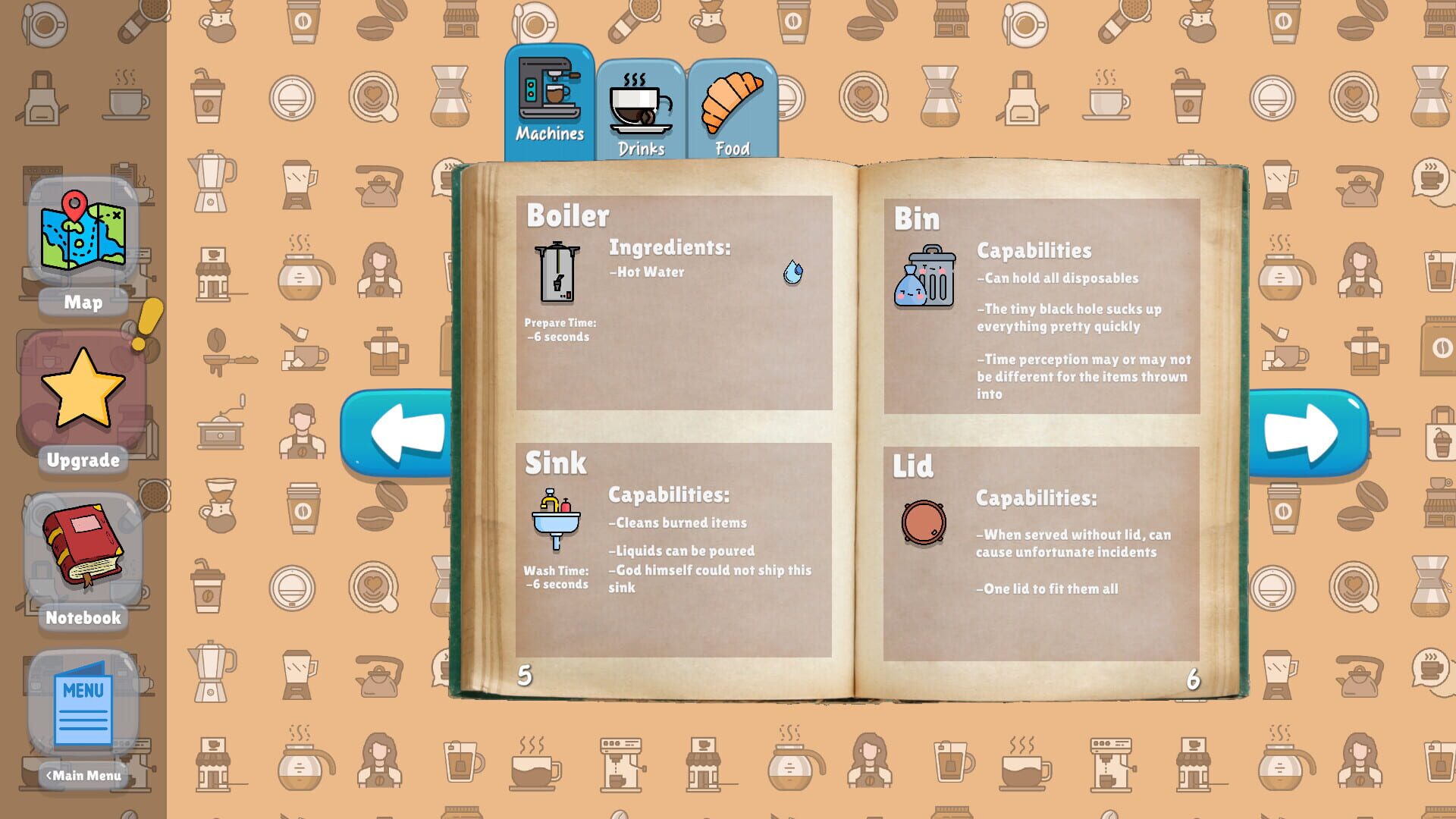
Task: Switch to the Drinks tab
Action: tap(641, 121)
